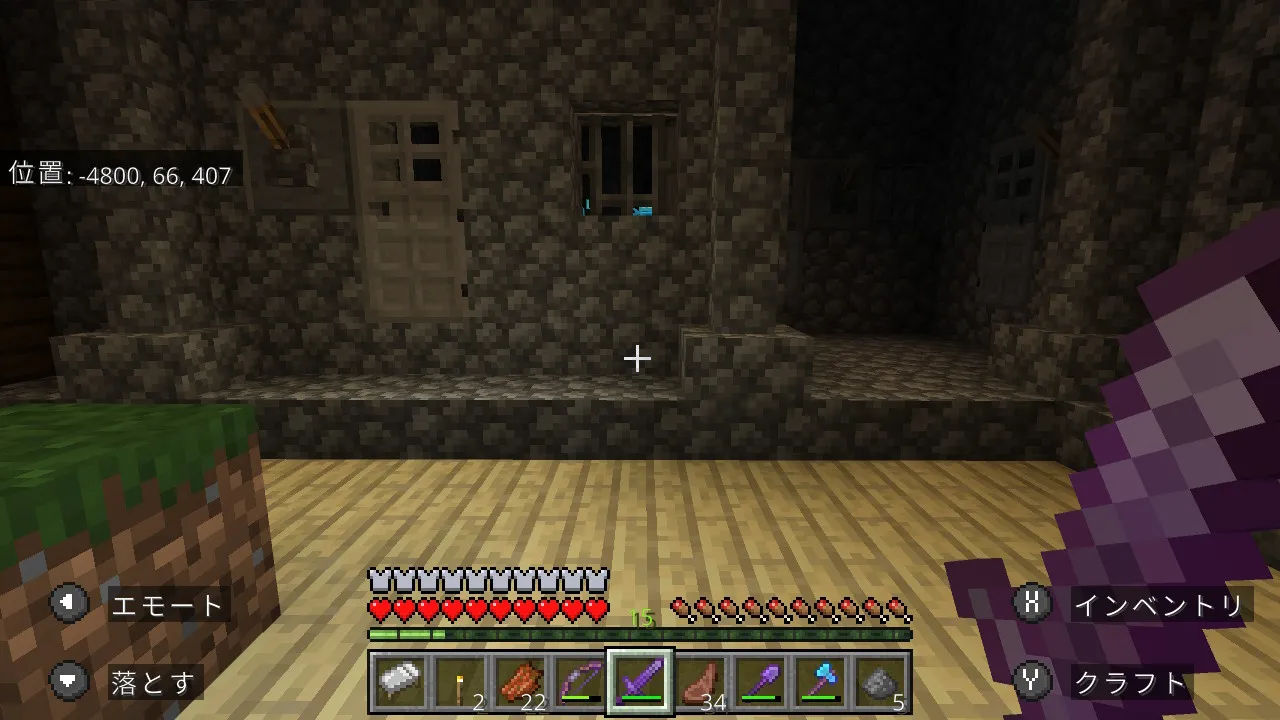Select the white bed hotbar slot
1280x720 pixels.
(398, 683)
